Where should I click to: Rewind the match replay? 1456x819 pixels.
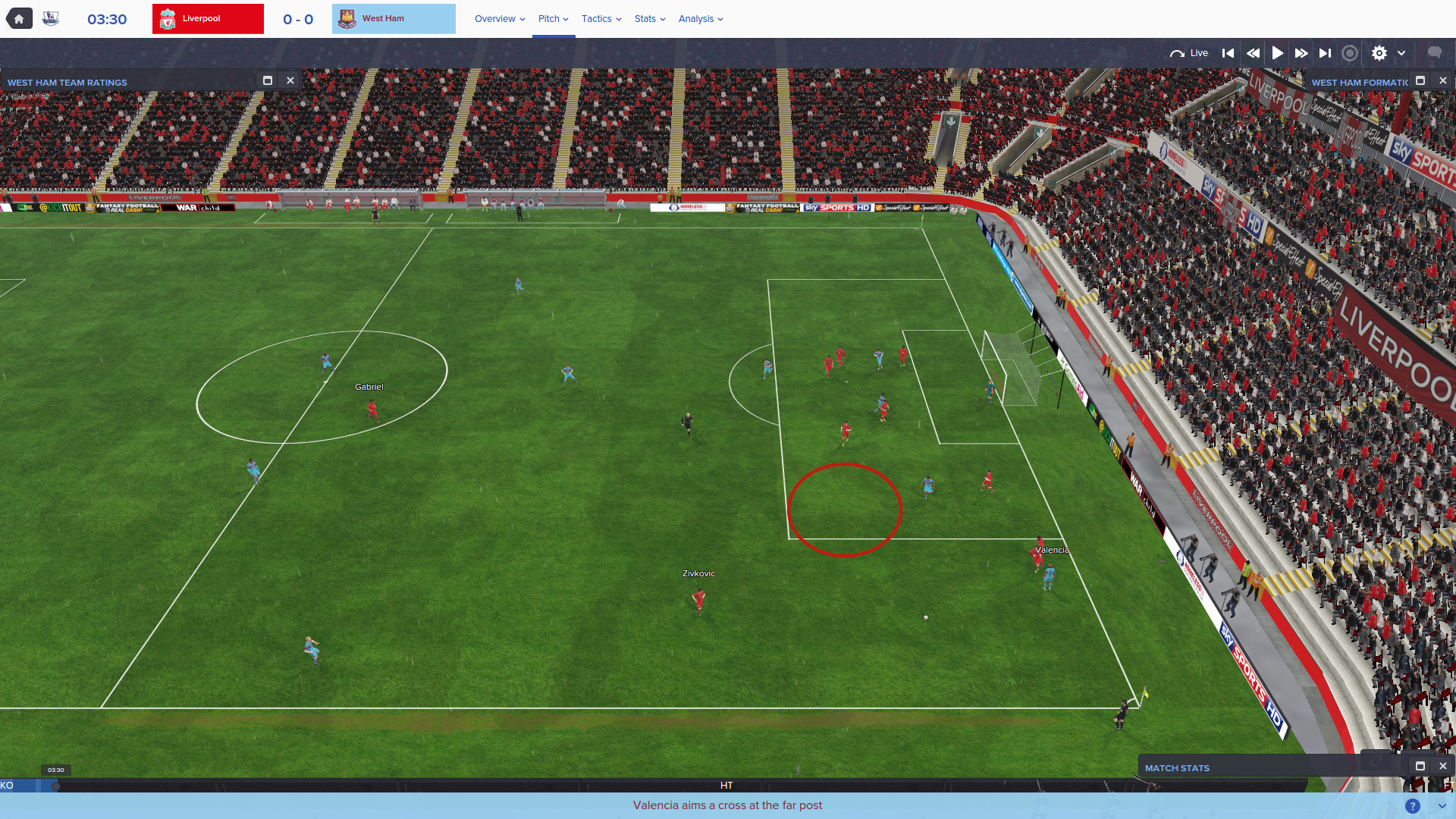coord(1253,53)
